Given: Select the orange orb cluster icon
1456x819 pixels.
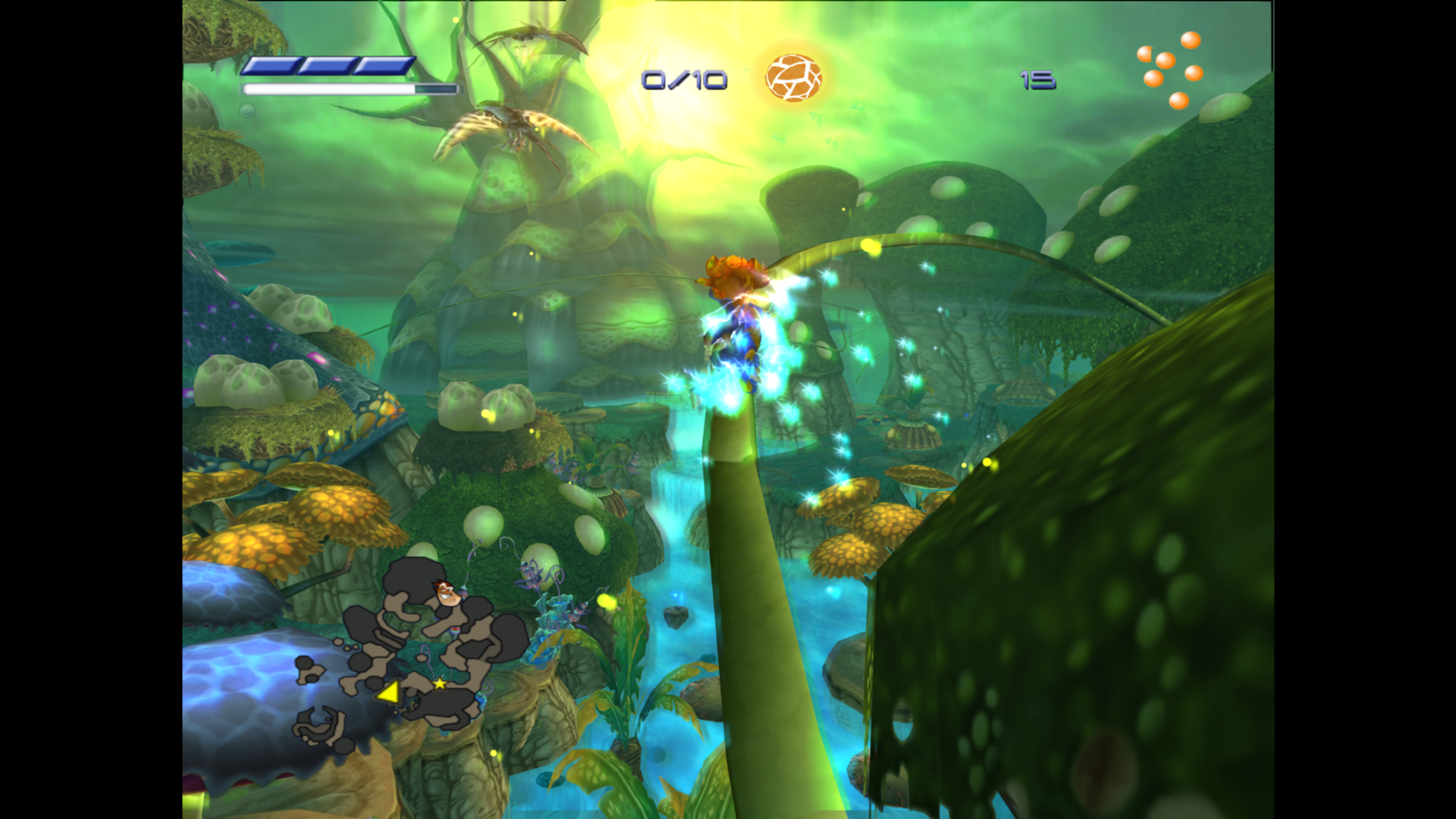Looking at the screenshot, I should pos(1170,70).
